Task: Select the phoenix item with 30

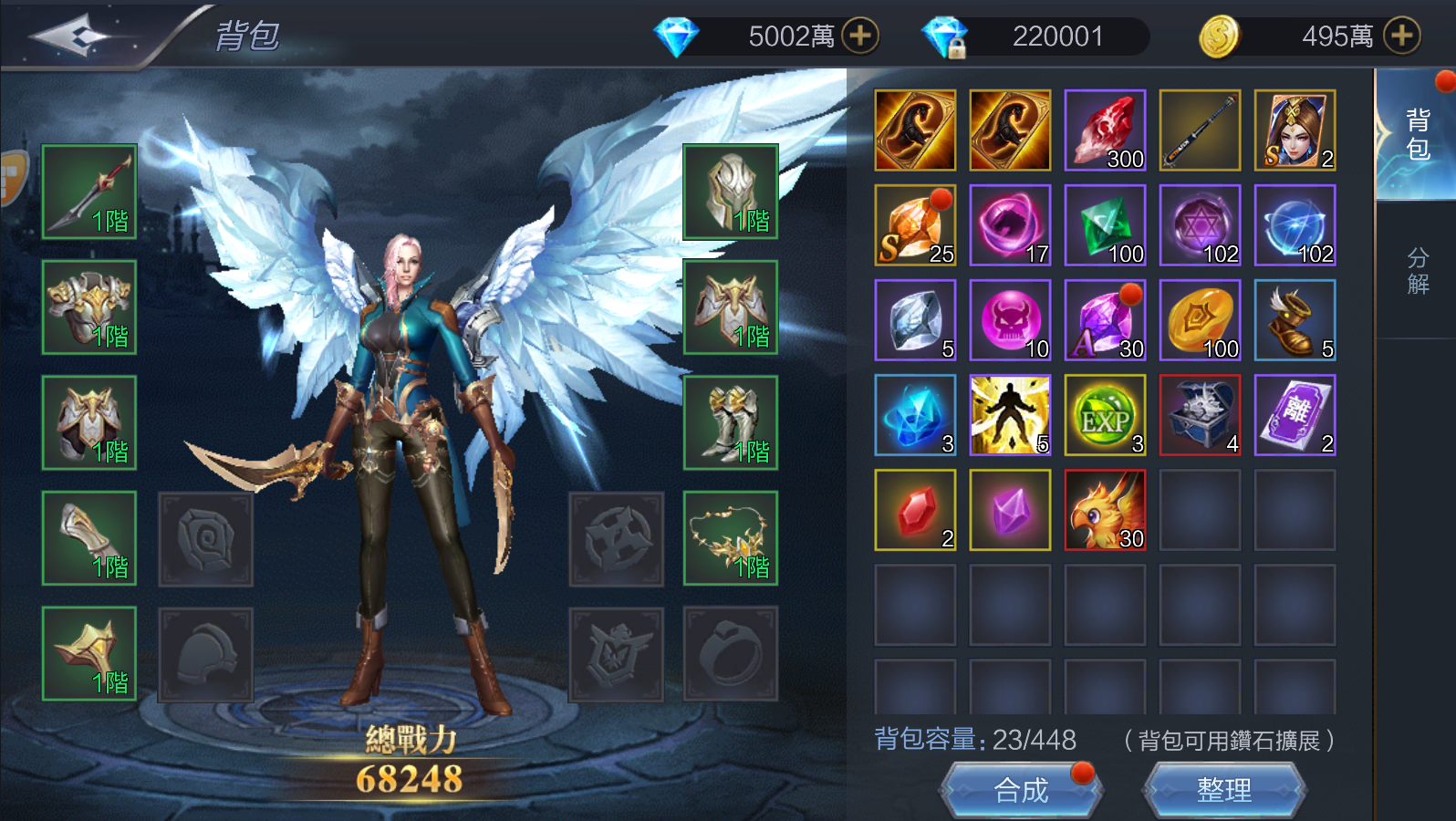Action: coord(1105,510)
